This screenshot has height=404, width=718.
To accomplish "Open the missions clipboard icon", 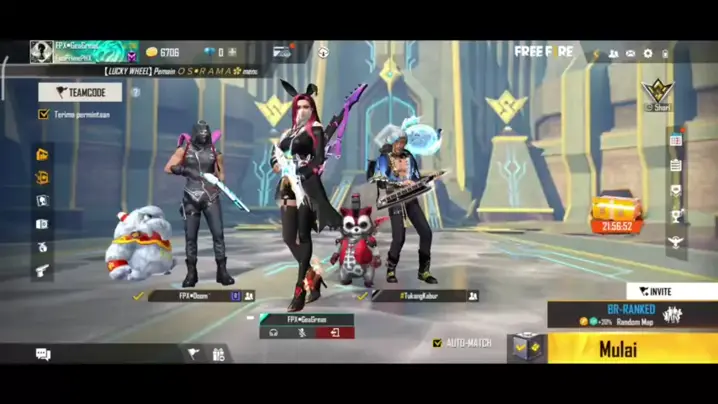I will point(676,165).
